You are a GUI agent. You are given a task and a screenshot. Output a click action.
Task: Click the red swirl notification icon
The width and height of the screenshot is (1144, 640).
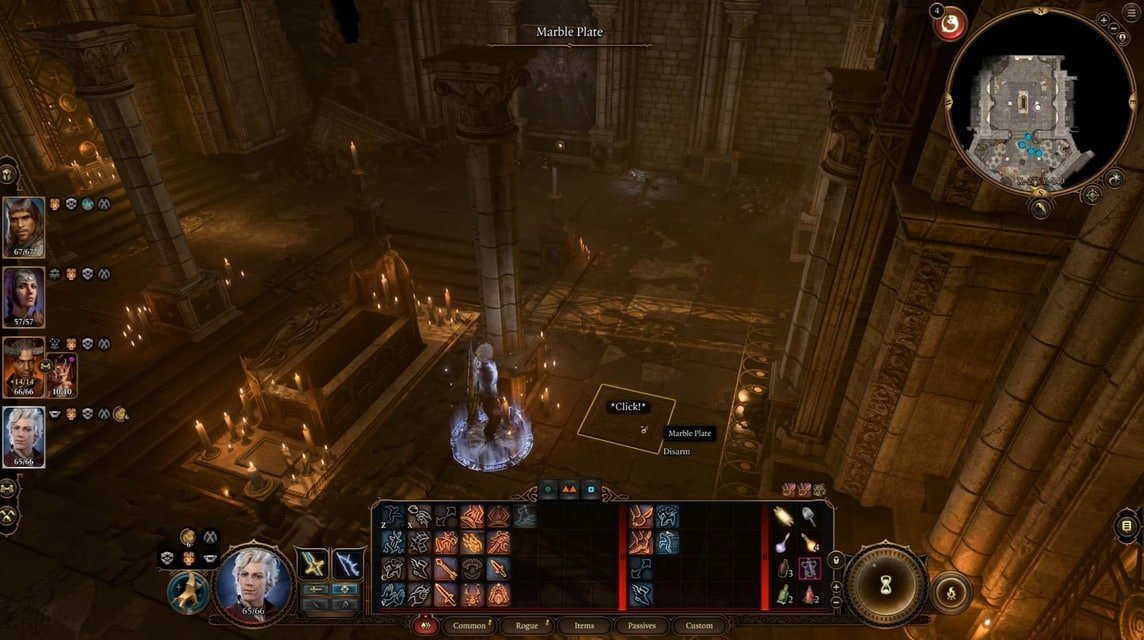pos(951,24)
